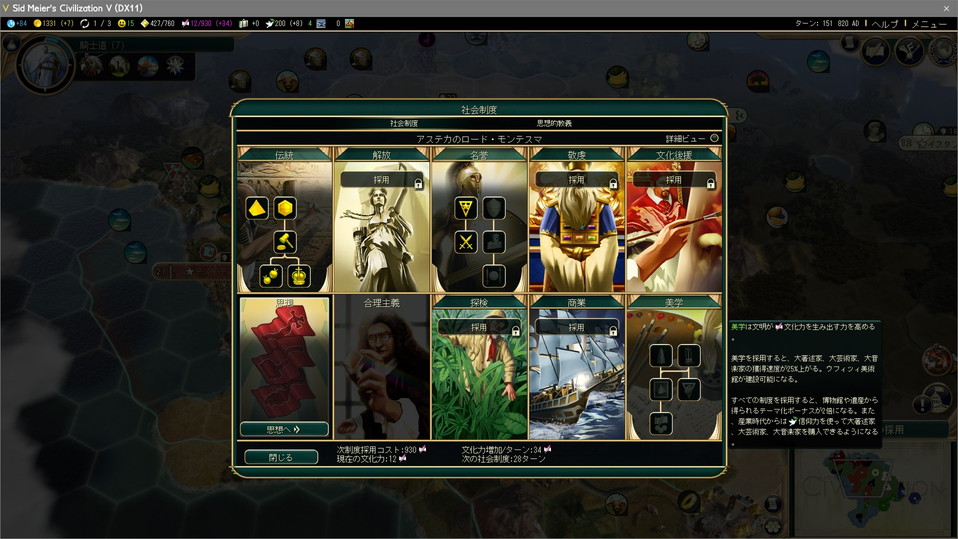Image resolution: width=958 pixels, height=539 pixels.
Task: Select the gavel policy in the Tradition tree
Action: click(x=284, y=241)
